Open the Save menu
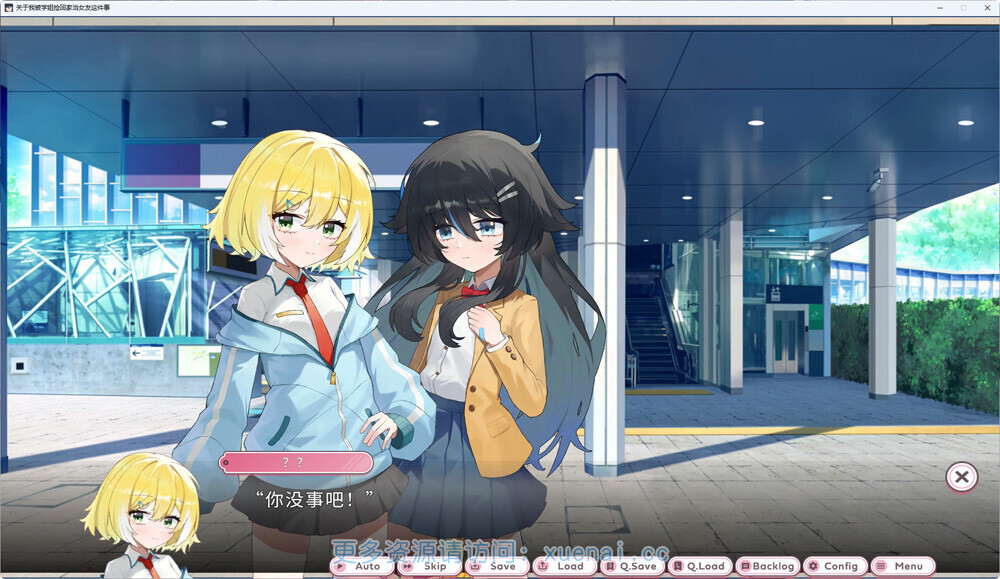Viewport: 1000px width, 579px height. tap(496, 566)
